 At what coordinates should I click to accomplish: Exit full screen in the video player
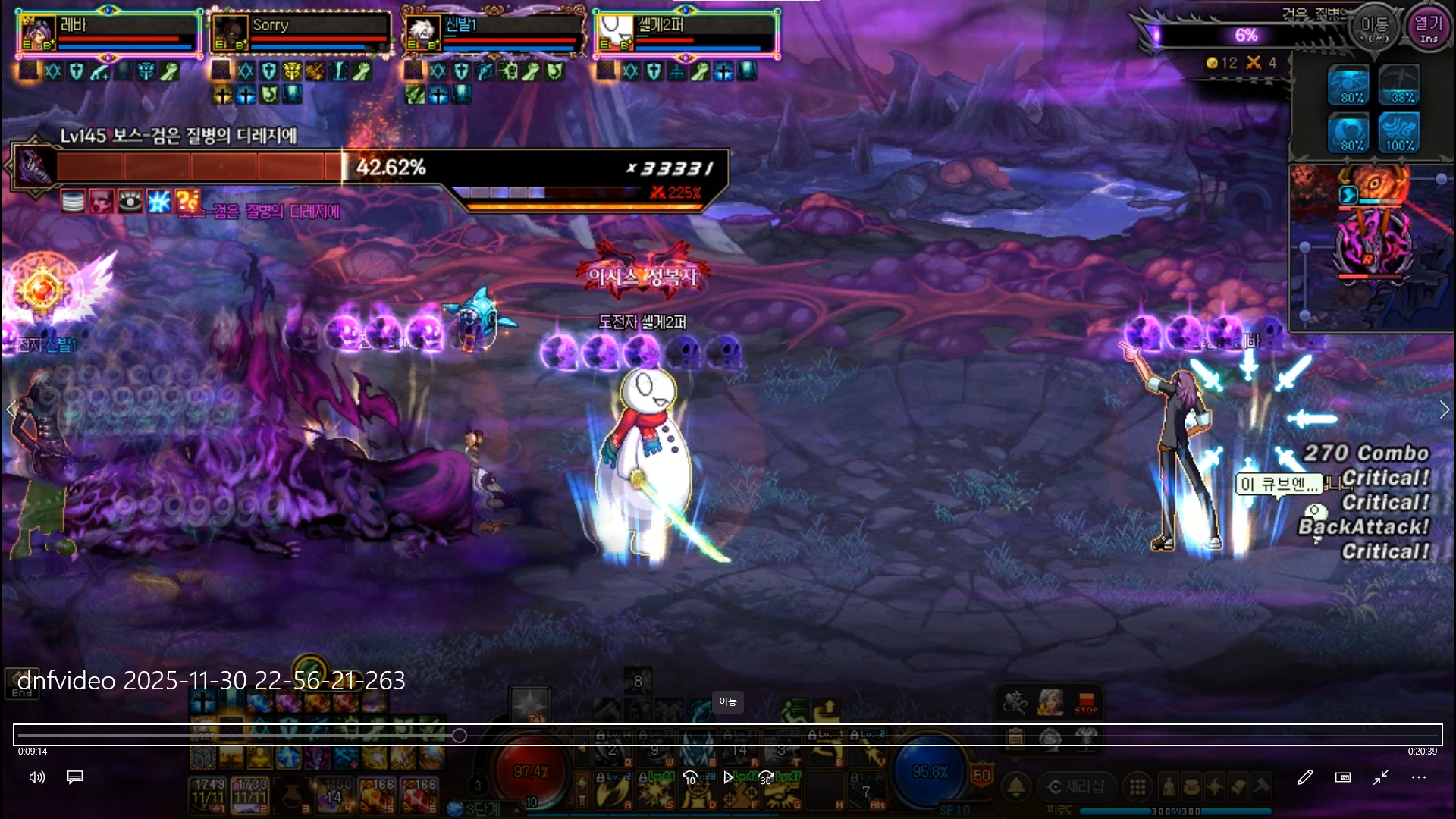click(1381, 777)
